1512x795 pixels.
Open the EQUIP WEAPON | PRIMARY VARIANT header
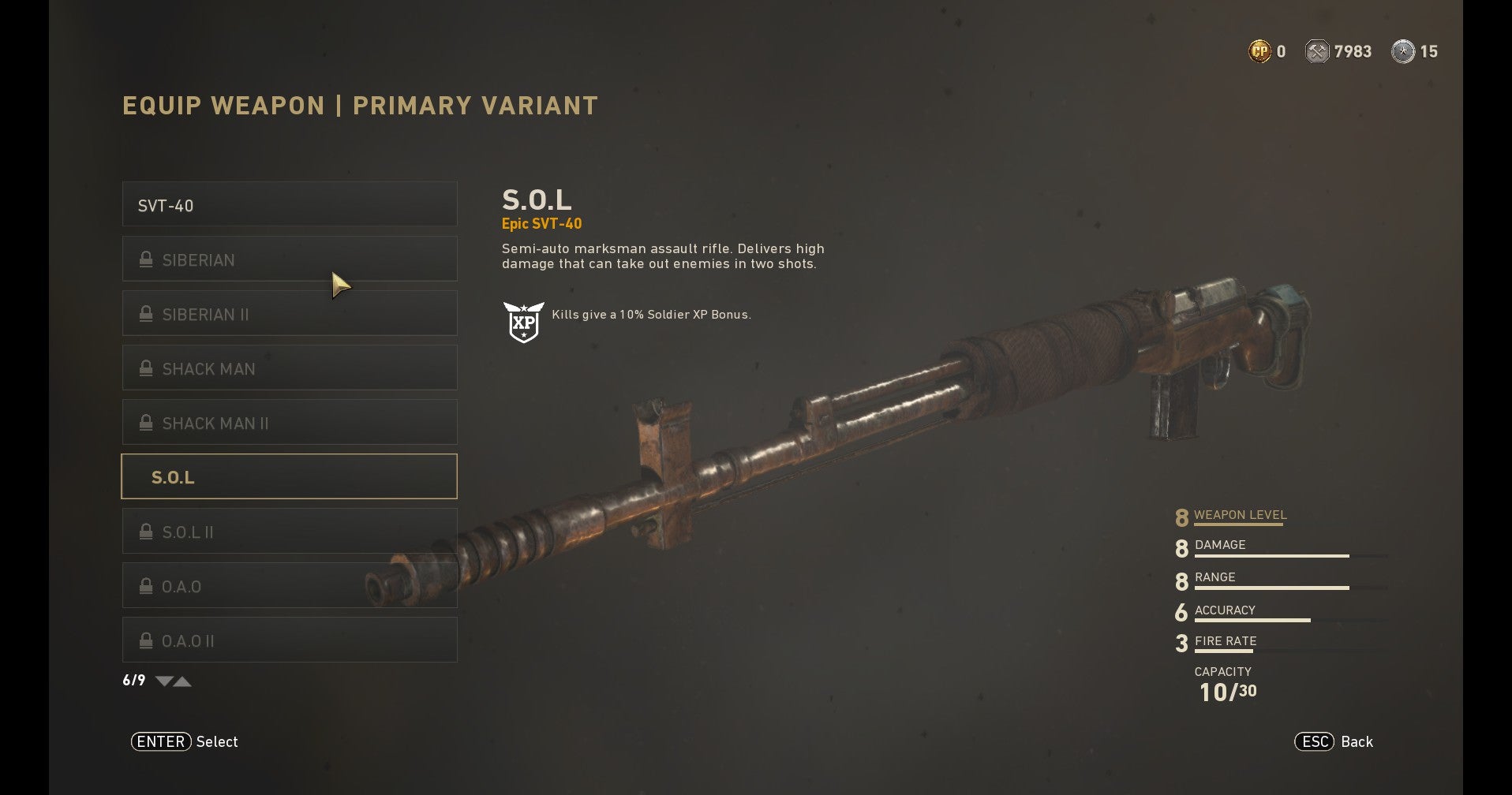click(359, 105)
